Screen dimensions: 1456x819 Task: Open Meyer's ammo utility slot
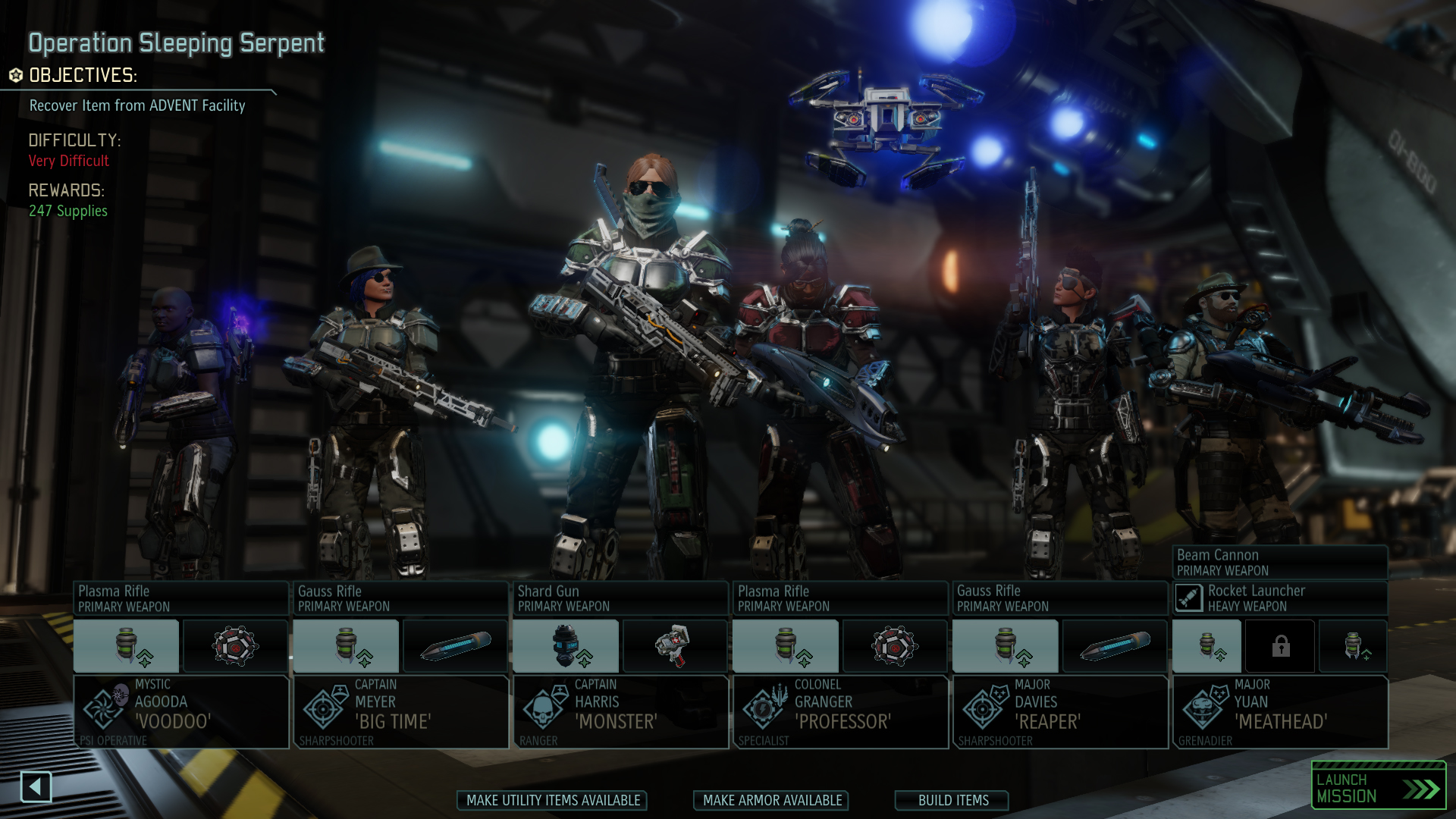[455, 645]
